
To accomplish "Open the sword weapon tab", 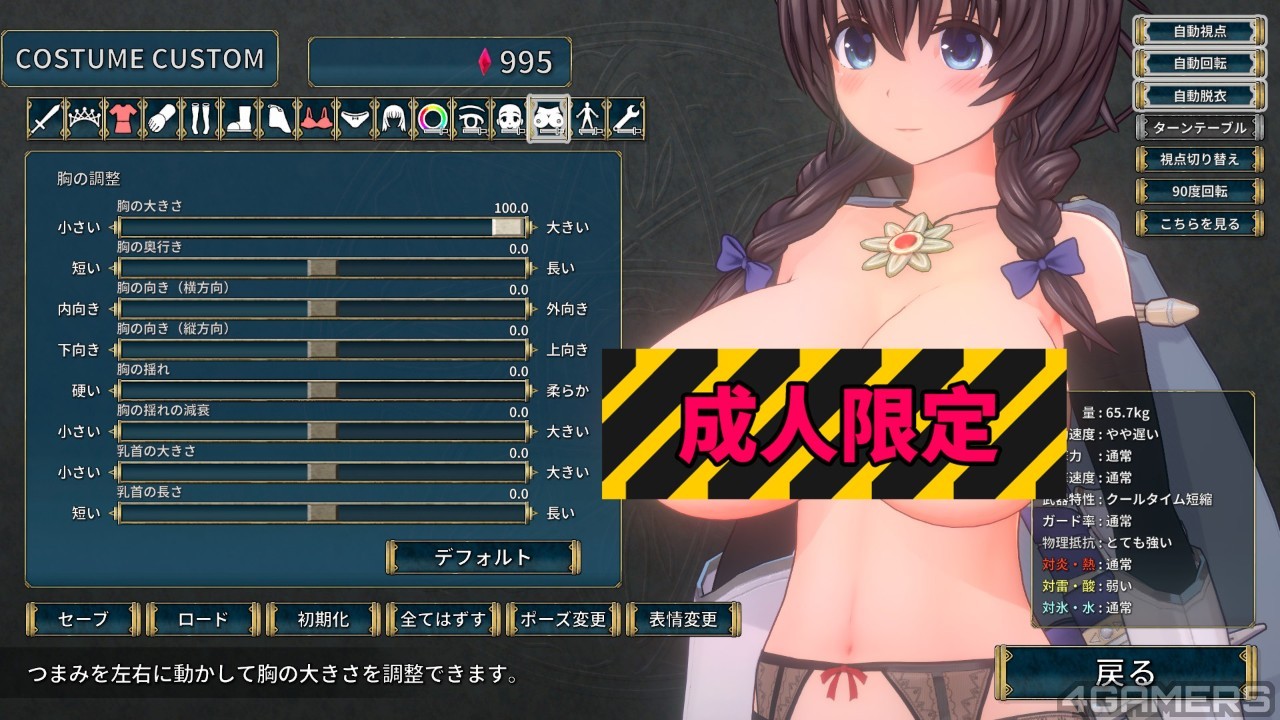I will (x=45, y=119).
